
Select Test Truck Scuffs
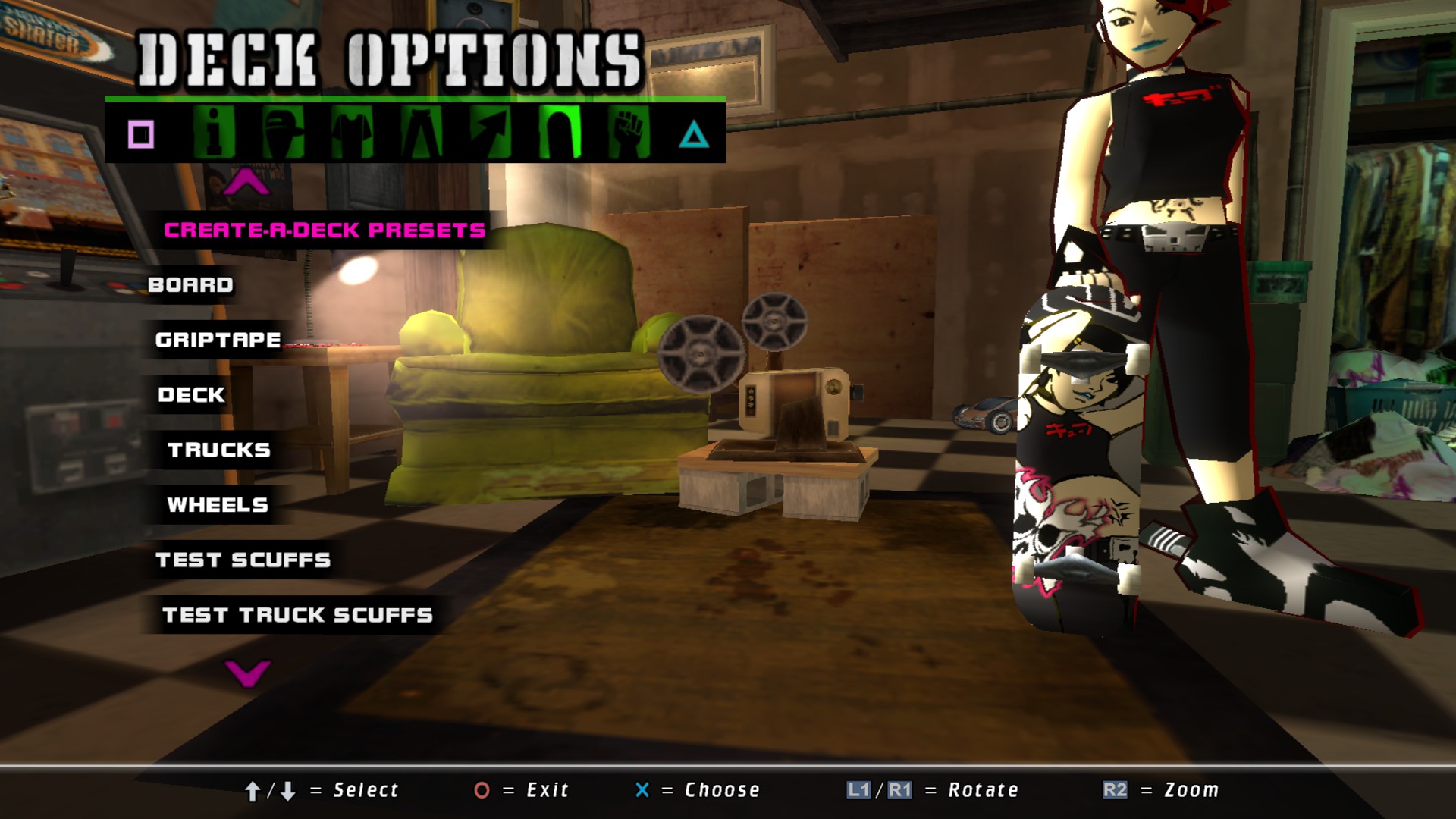[x=297, y=615]
